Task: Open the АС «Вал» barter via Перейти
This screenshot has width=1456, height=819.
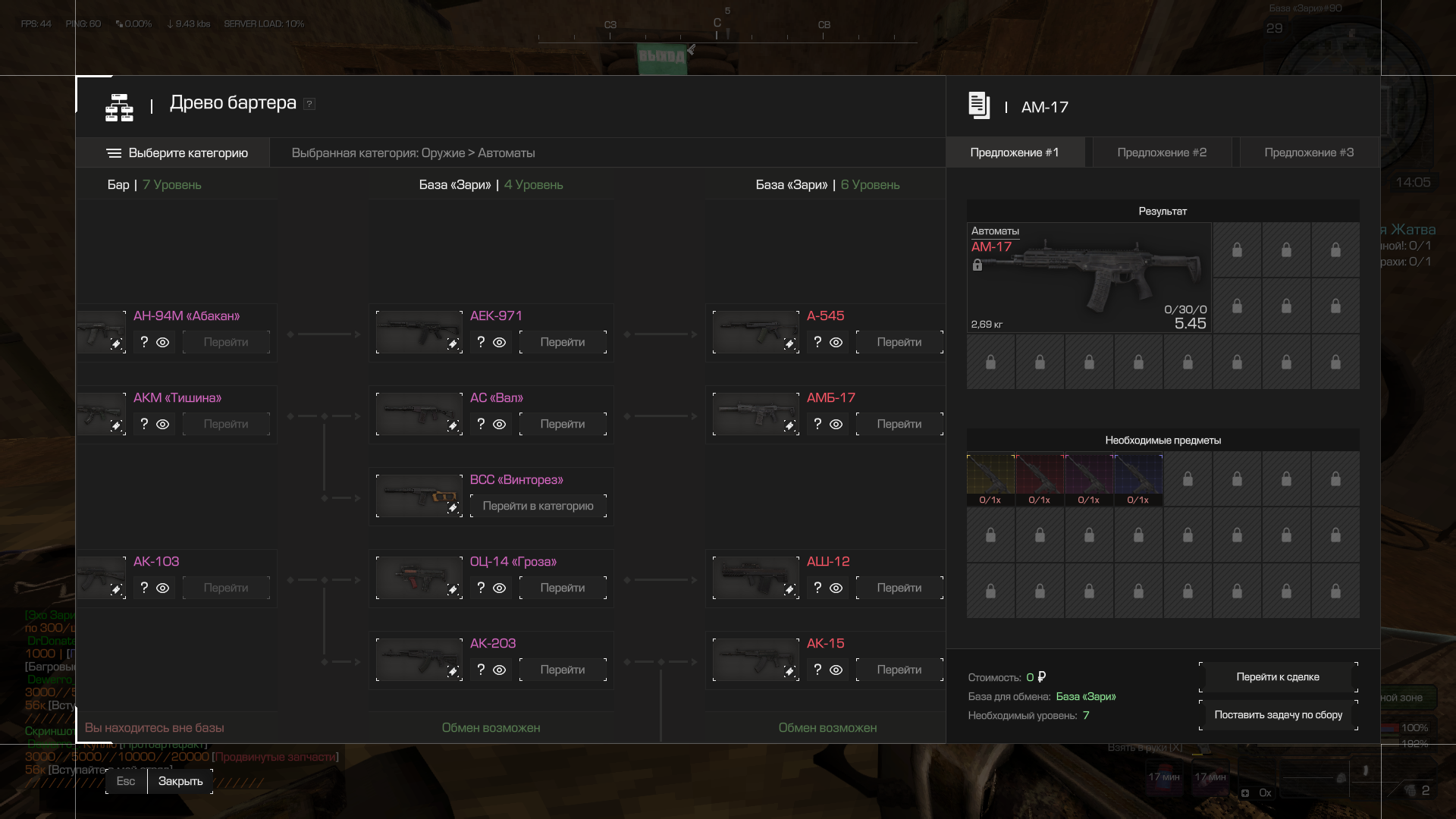Action: click(563, 424)
